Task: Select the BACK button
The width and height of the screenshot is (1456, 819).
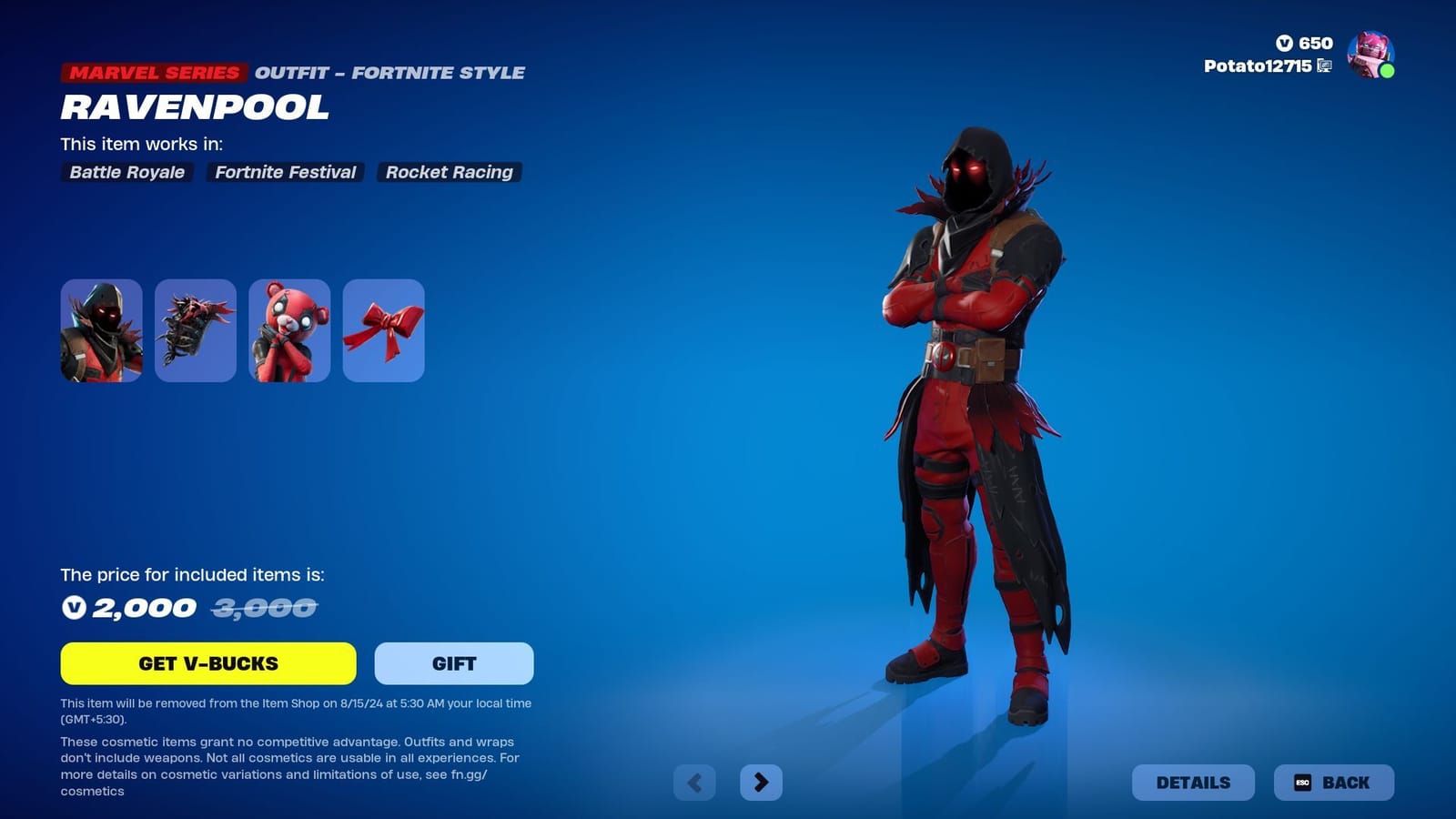Action: pyautogui.click(x=1333, y=782)
